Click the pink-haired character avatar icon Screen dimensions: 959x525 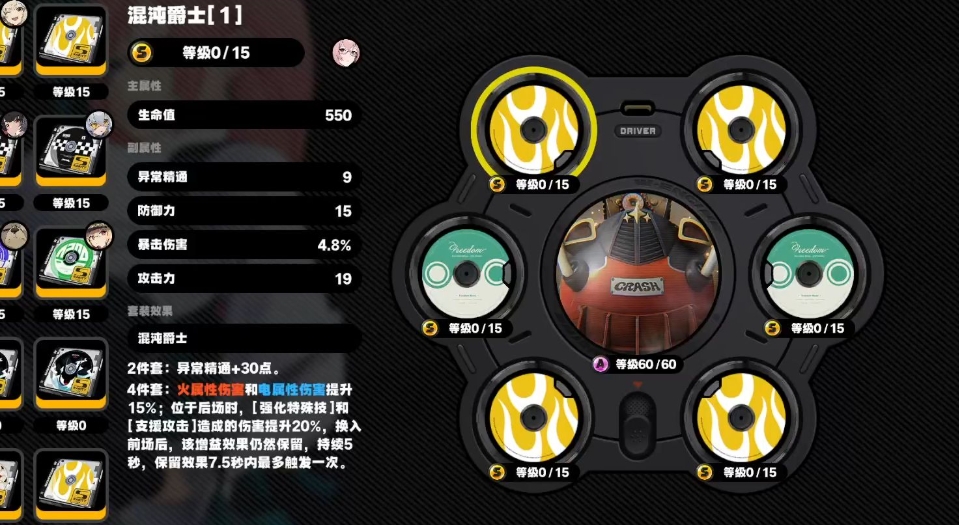[345, 52]
